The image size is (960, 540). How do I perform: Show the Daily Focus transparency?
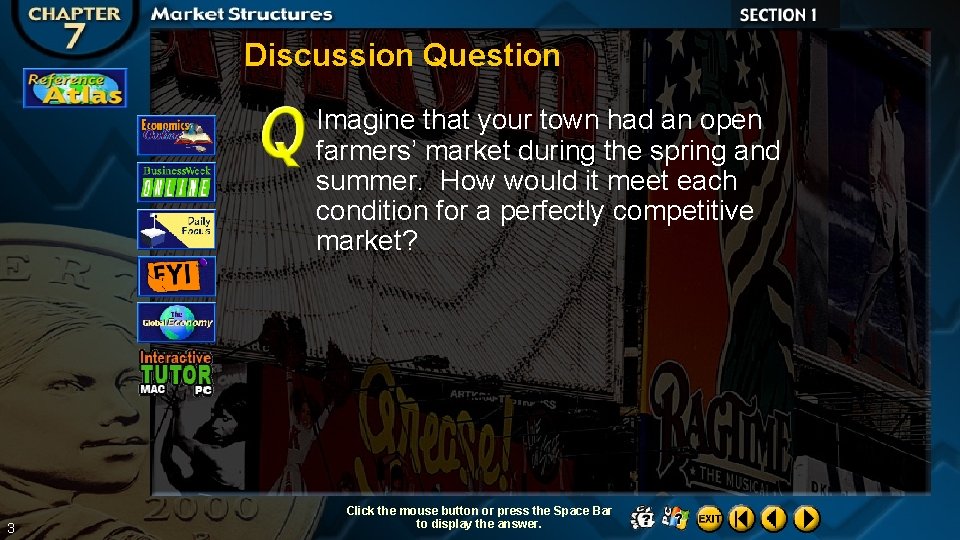point(176,229)
